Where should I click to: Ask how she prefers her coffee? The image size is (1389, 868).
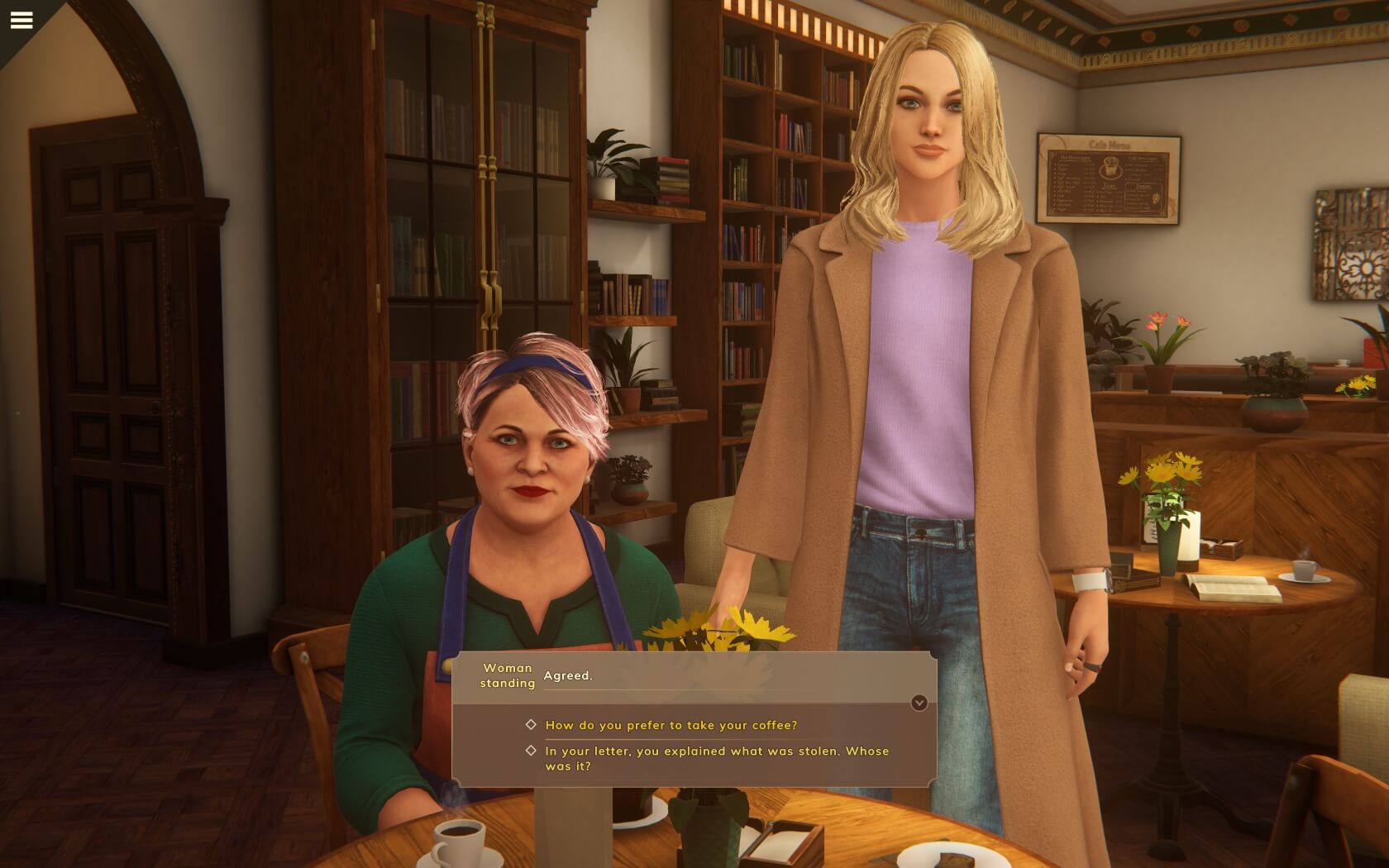point(671,725)
